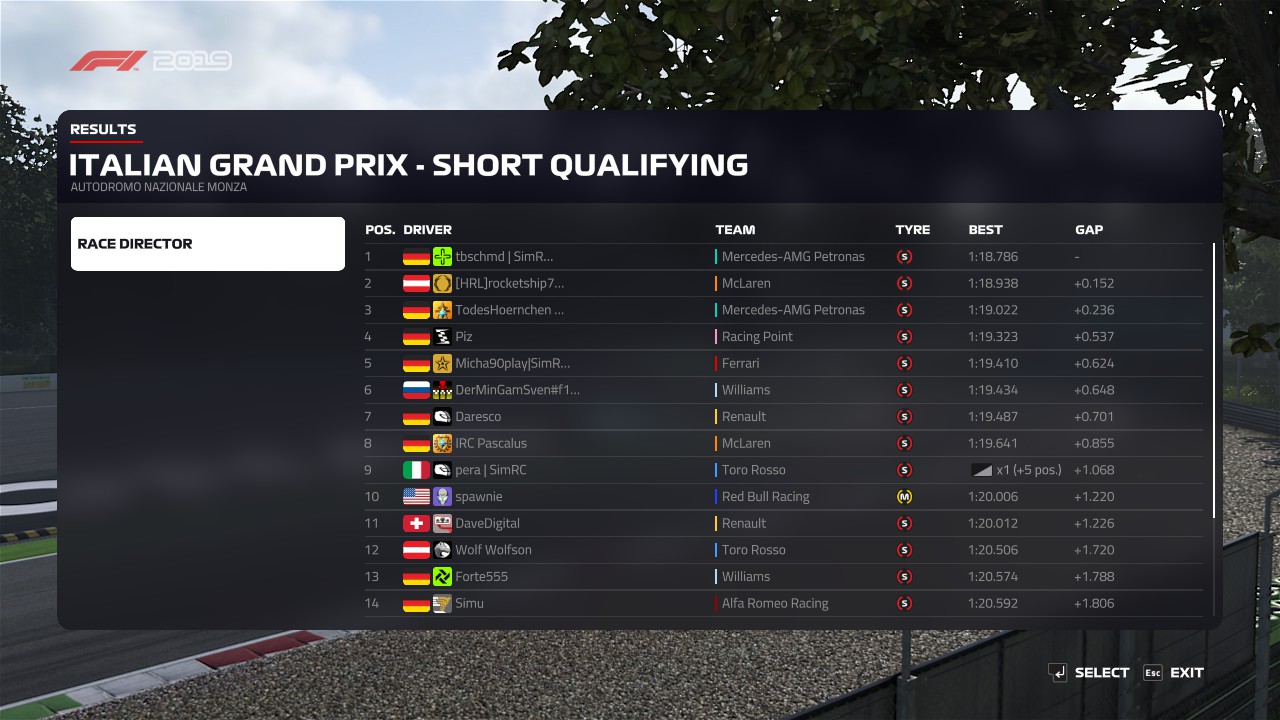Click the Select button
This screenshot has height=720, width=1280.
pyautogui.click(x=1089, y=673)
